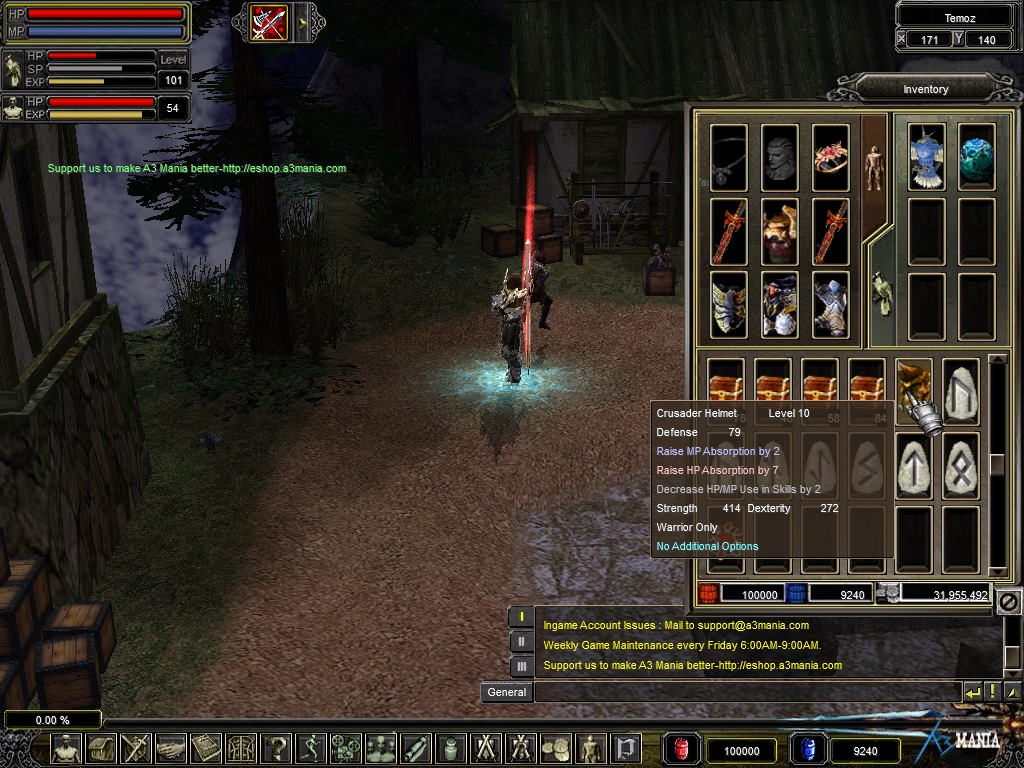Screen dimensions: 1024x768
Task: Use the blue MP potion quickslot
Action: (807, 750)
